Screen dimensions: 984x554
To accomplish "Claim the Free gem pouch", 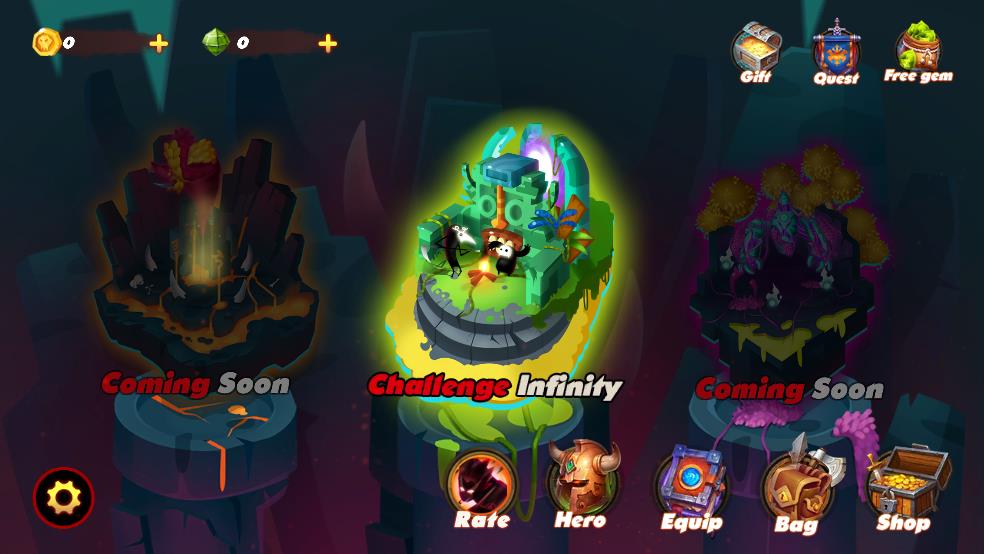I will [x=917, y=50].
